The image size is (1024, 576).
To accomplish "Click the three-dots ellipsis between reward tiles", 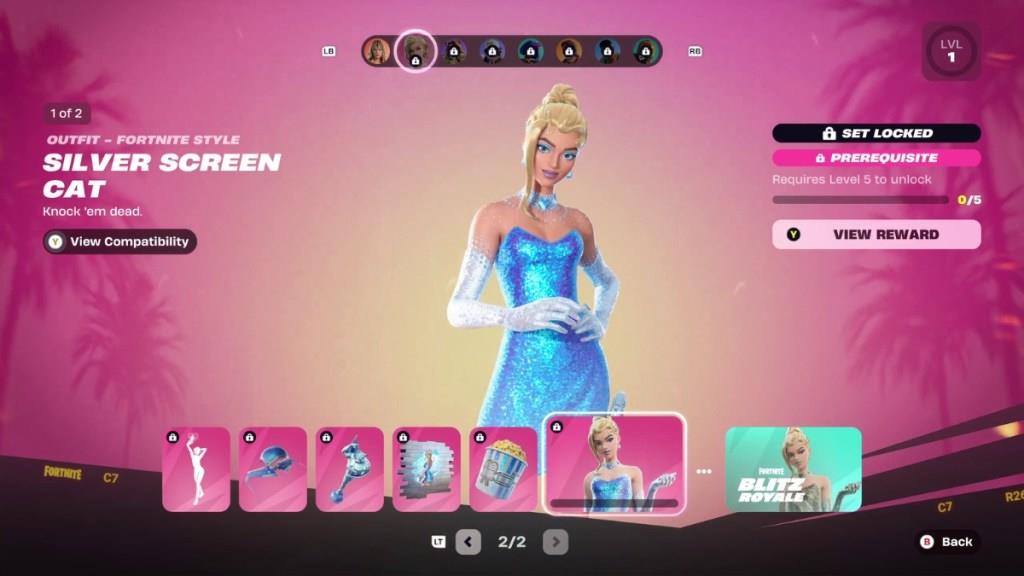I will pos(704,471).
